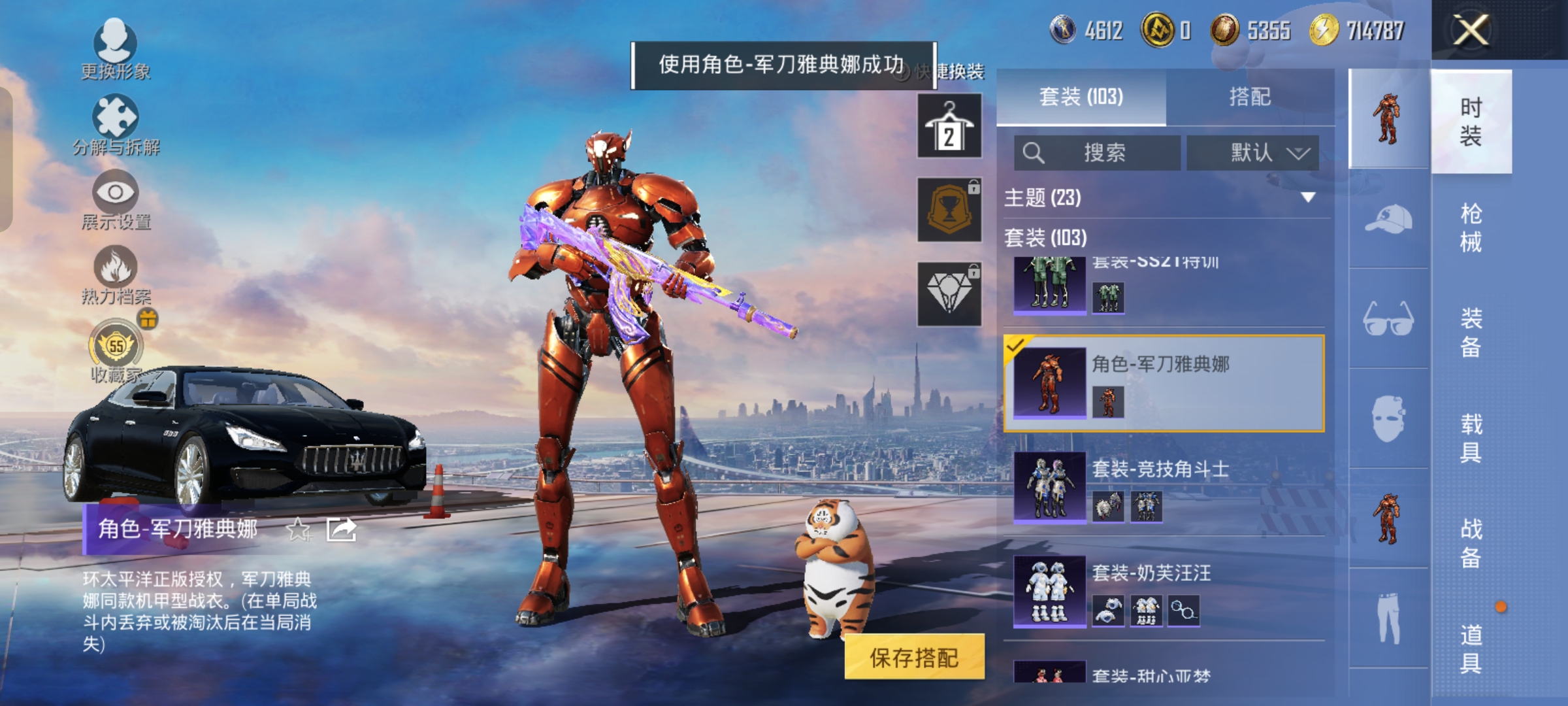Switch to the 枪械 category

pyautogui.click(x=1471, y=227)
